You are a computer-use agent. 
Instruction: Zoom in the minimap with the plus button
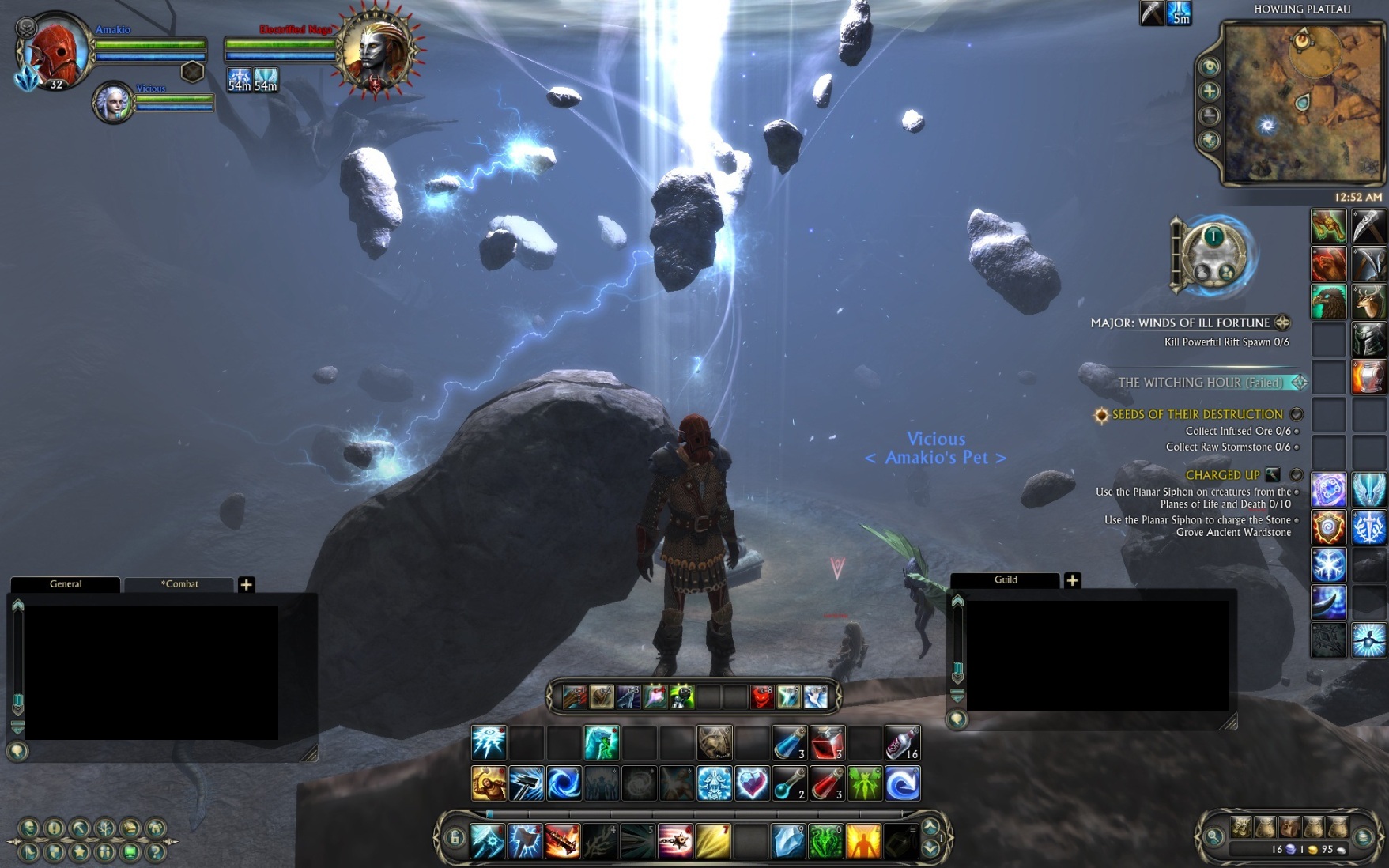(x=1210, y=92)
